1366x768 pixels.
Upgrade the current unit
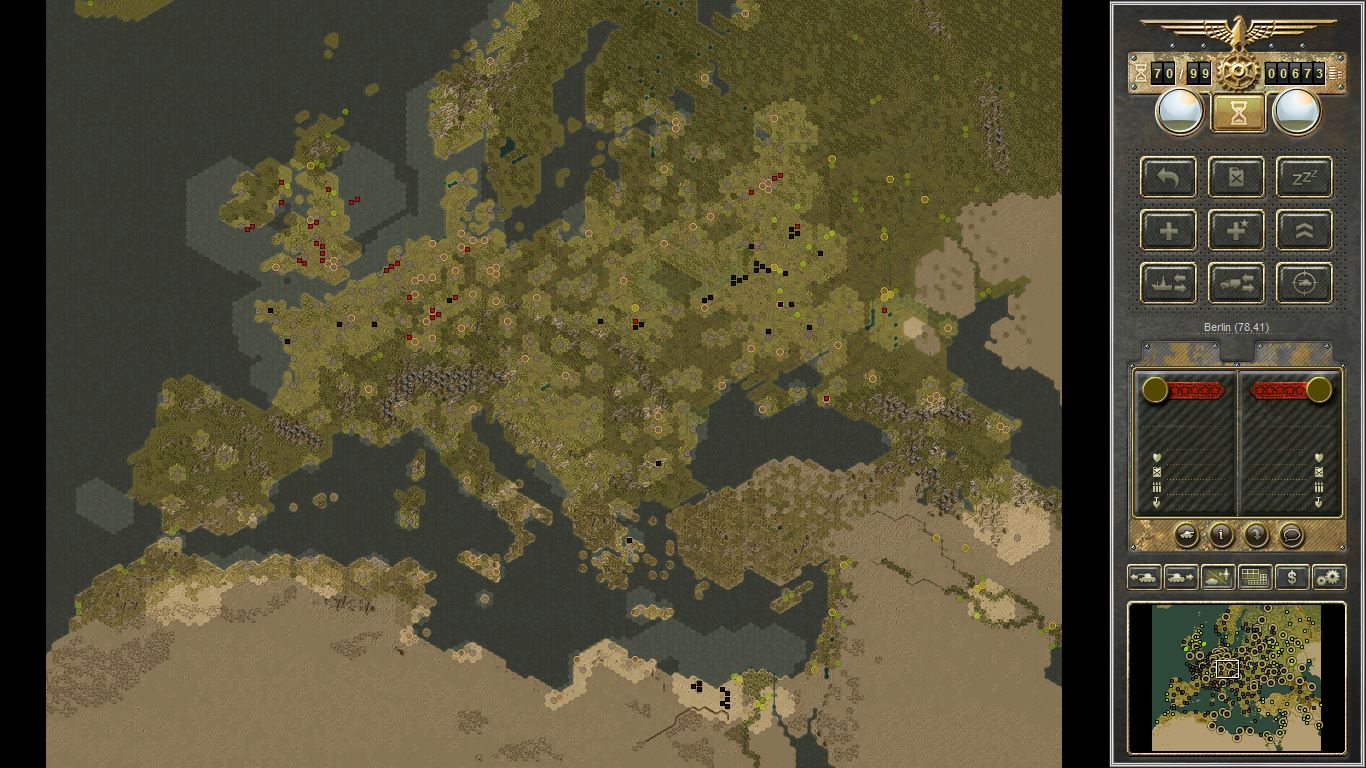pyautogui.click(x=1303, y=230)
